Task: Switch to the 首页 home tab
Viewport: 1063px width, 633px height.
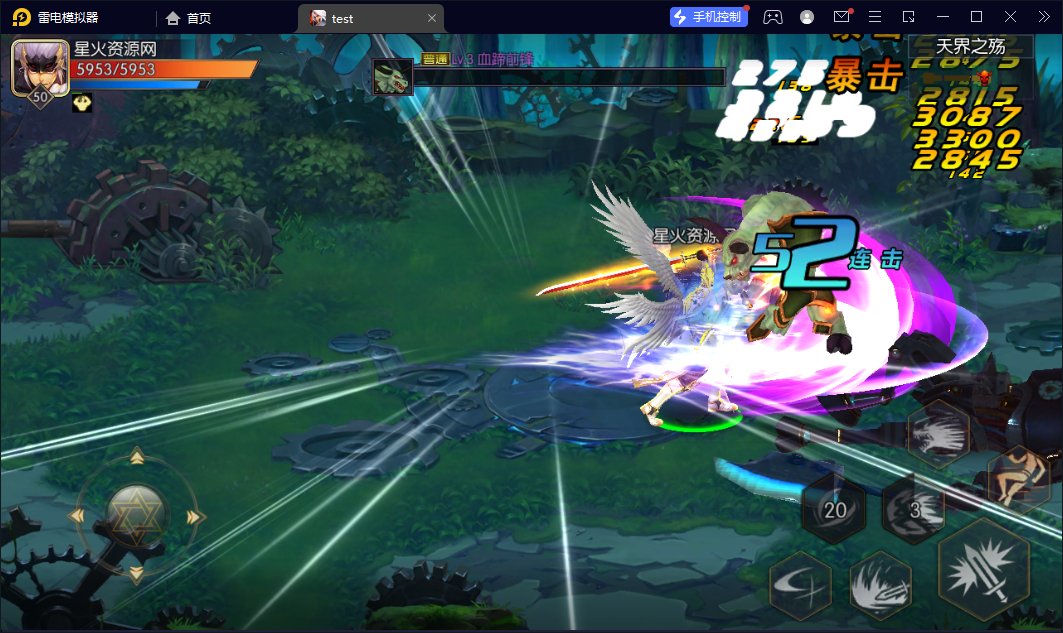Action: pyautogui.click(x=188, y=18)
